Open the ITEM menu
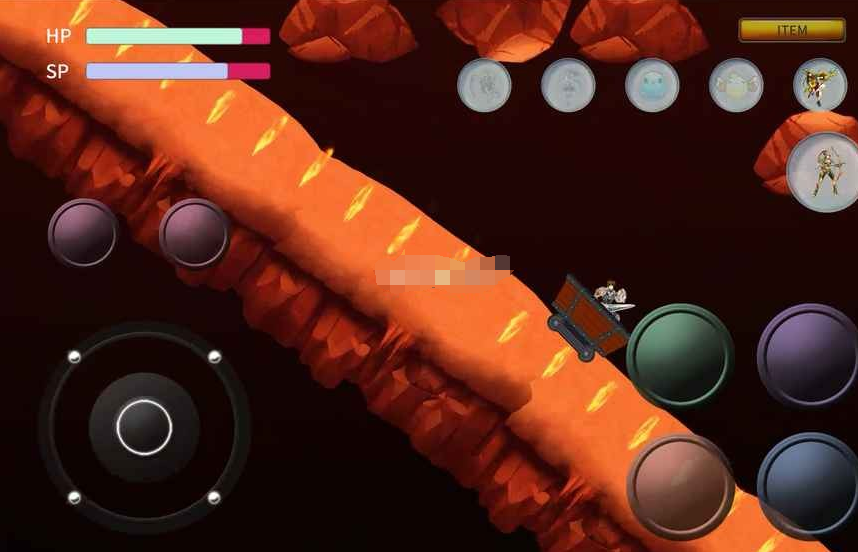 791,30
